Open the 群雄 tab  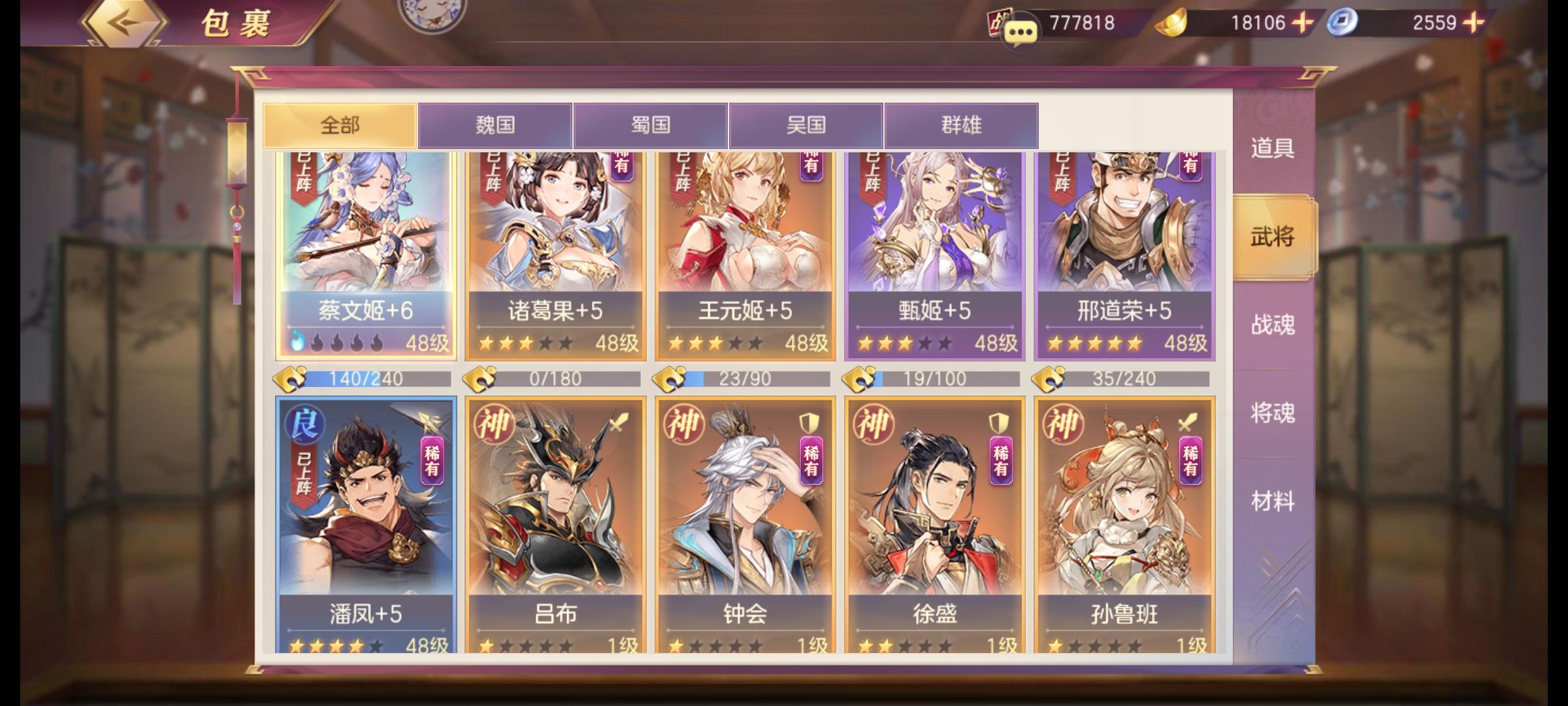point(961,126)
